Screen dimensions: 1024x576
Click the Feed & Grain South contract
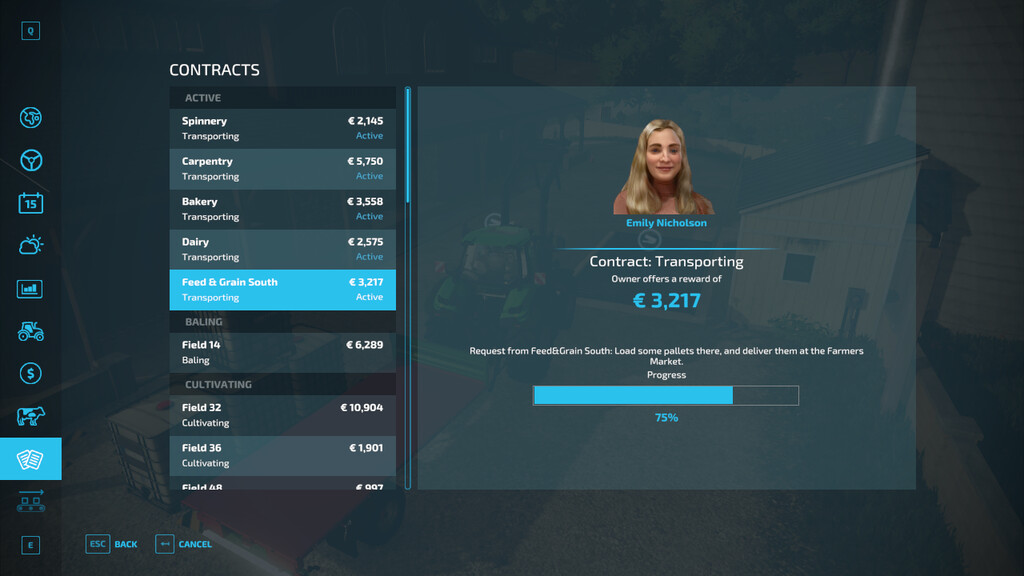[x=282, y=289]
